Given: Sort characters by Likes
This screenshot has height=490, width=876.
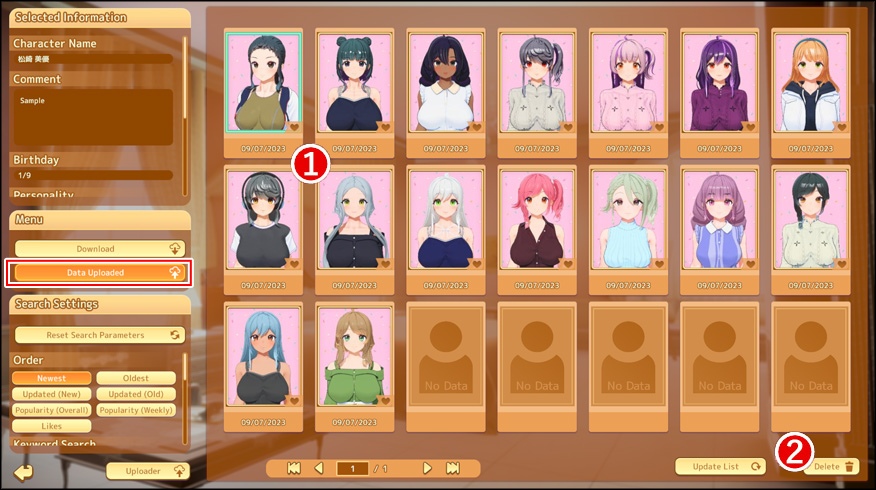Looking at the screenshot, I should pos(52,426).
